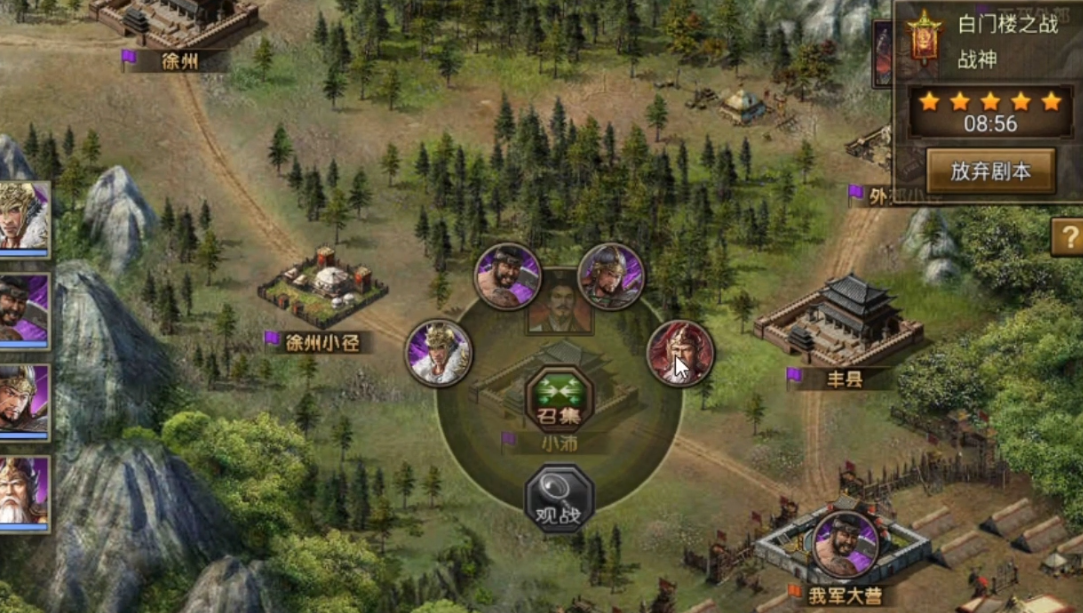Select the red-hooded general portrait
This screenshot has height=613, width=1083.
click(x=680, y=353)
